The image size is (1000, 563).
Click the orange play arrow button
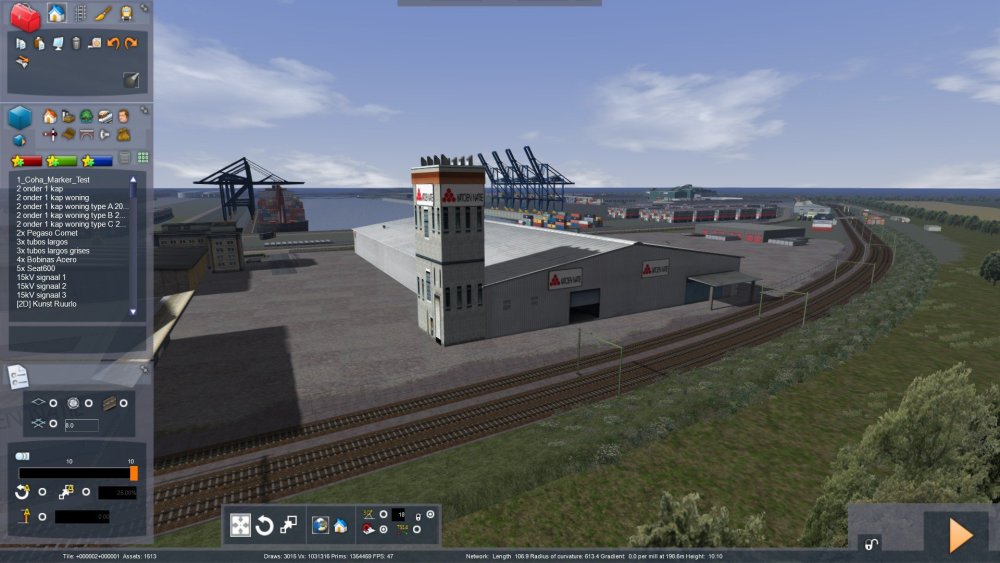960,535
